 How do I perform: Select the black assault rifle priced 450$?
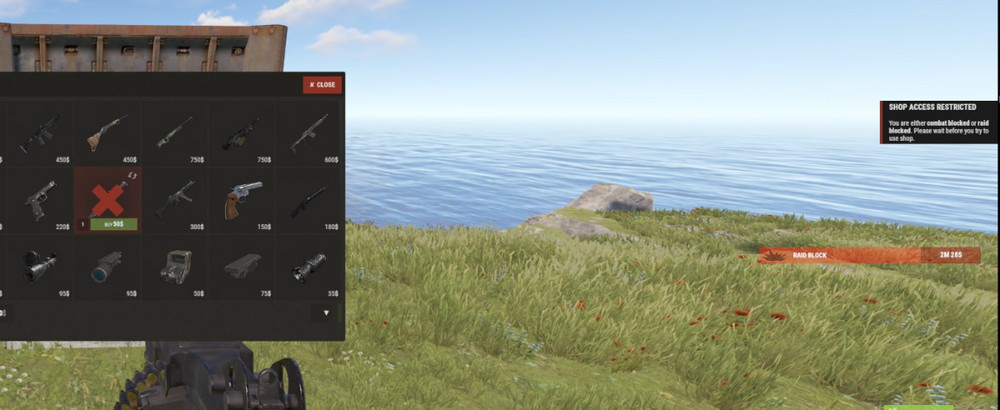click(40, 133)
